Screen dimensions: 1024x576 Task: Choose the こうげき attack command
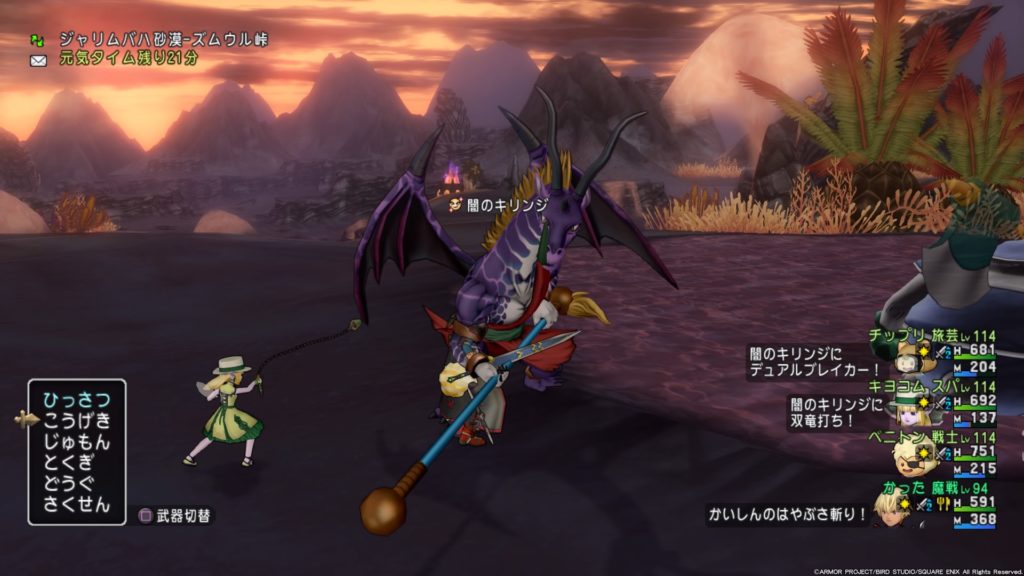[76, 421]
